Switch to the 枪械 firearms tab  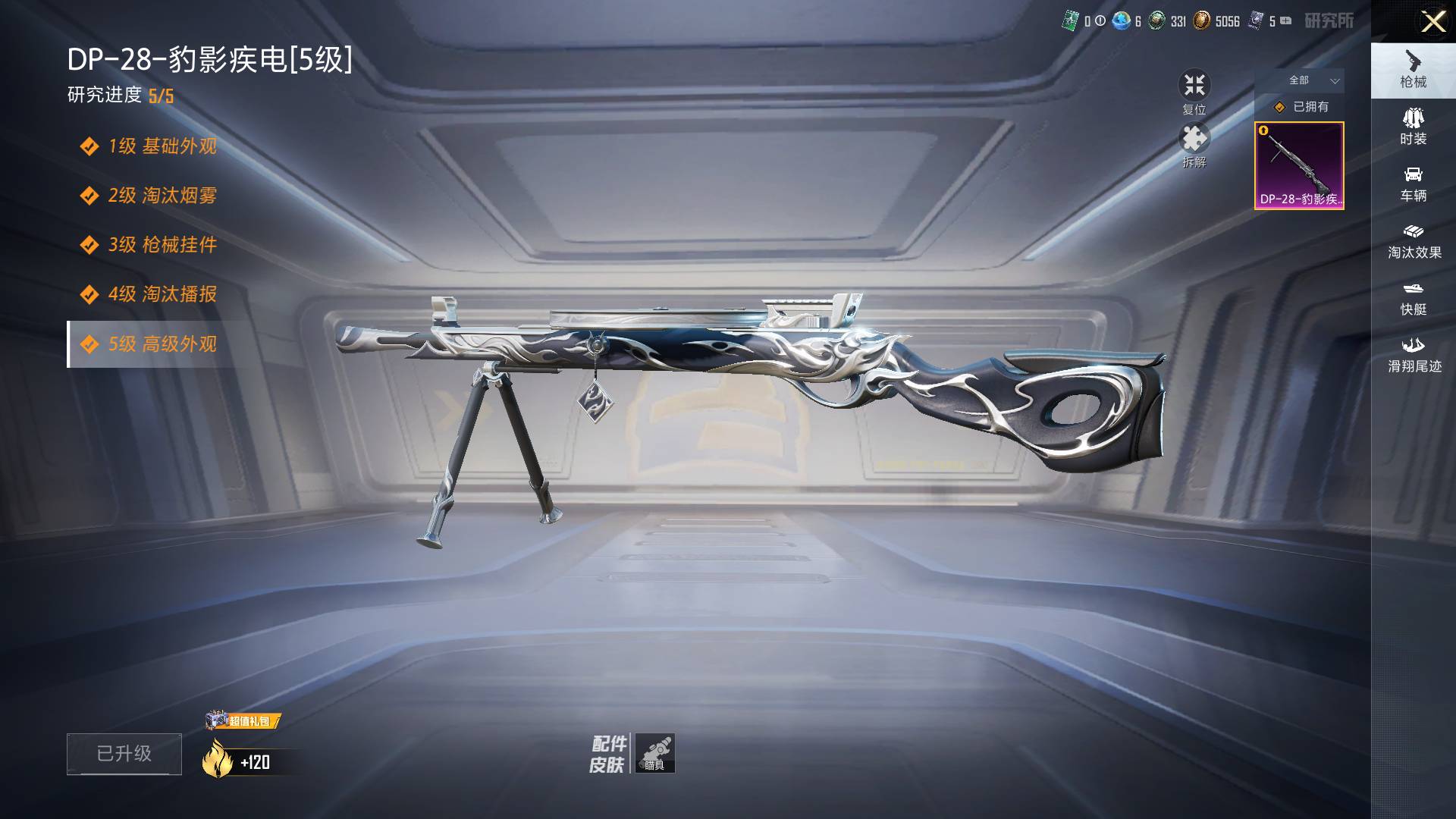coord(1413,70)
